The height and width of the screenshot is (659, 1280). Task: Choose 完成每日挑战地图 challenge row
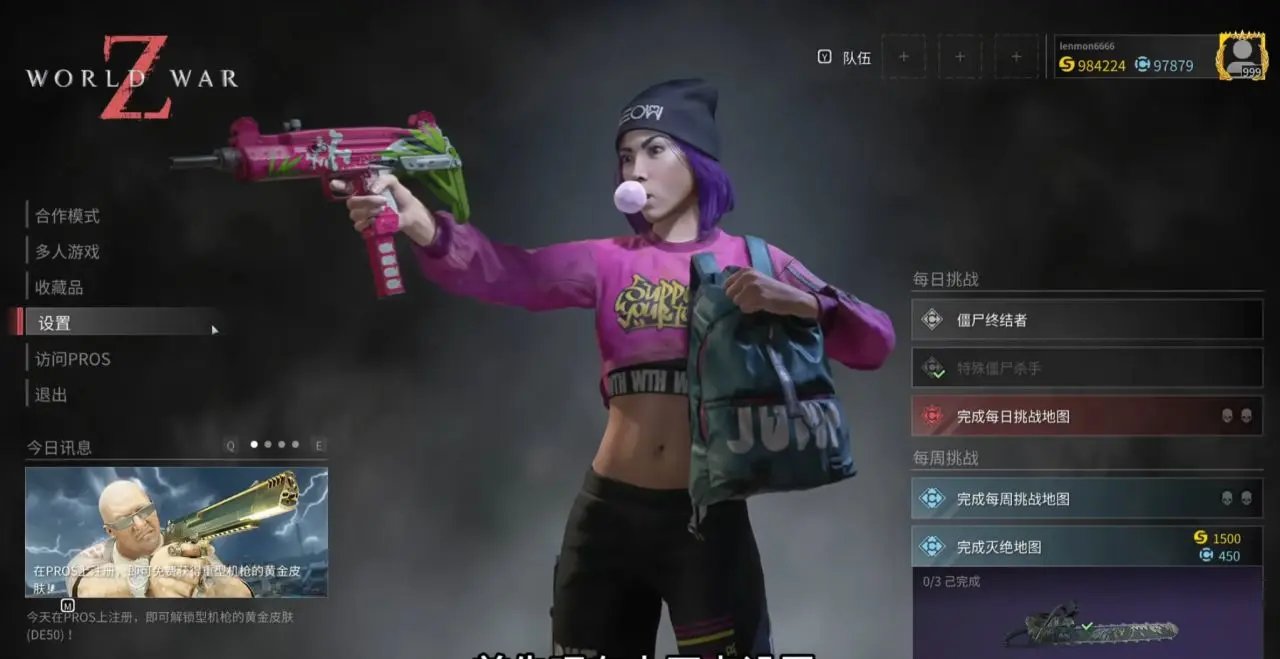point(1087,416)
